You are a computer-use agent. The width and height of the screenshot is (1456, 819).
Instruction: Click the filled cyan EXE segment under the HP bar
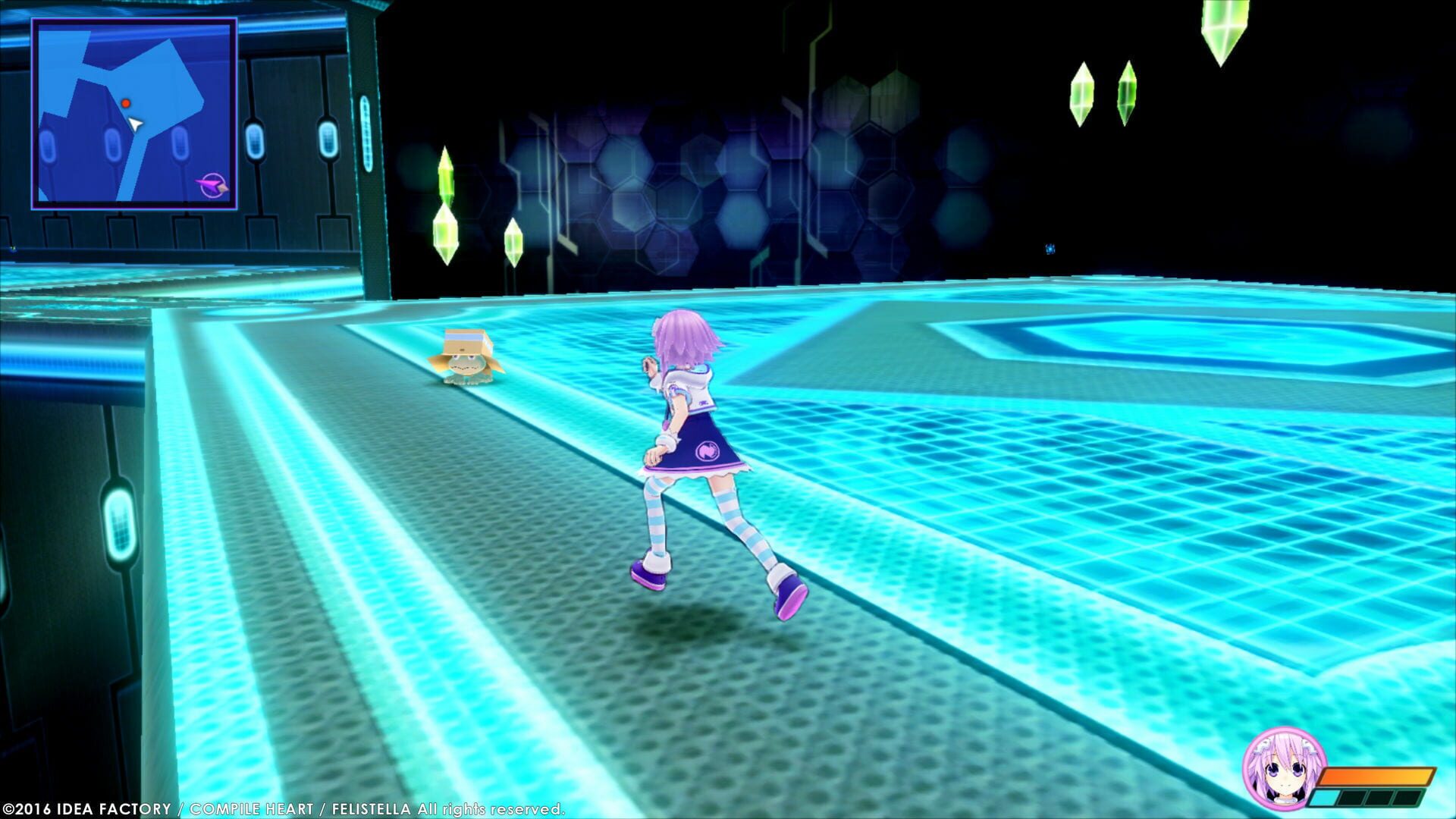click(x=1323, y=799)
